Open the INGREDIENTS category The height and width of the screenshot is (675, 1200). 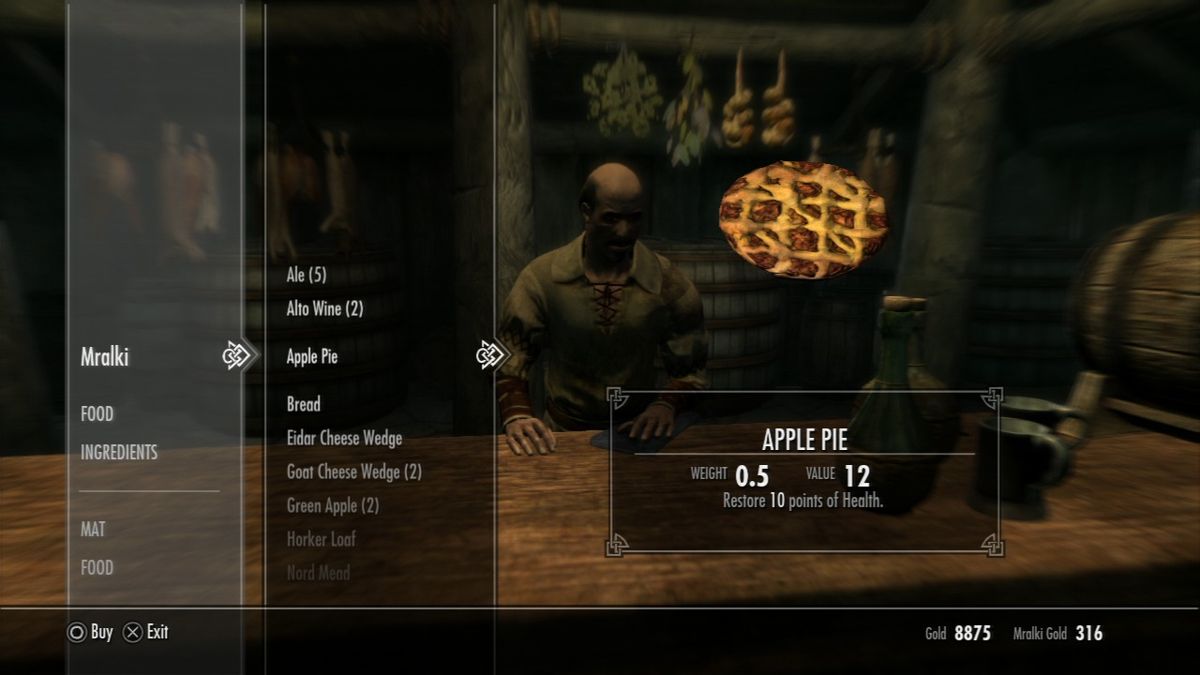click(x=119, y=453)
